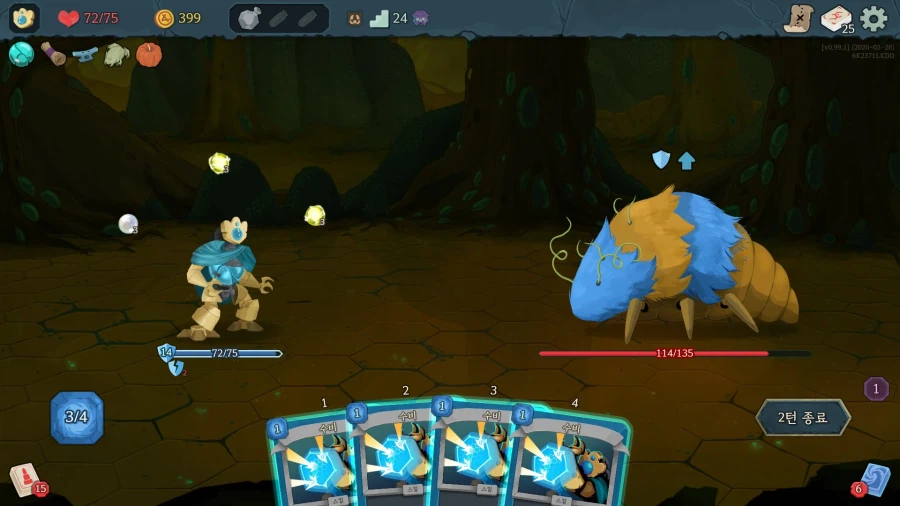Inspect the blue anvil relic
The height and width of the screenshot is (506, 900).
pyautogui.click(x=85, y=54)
